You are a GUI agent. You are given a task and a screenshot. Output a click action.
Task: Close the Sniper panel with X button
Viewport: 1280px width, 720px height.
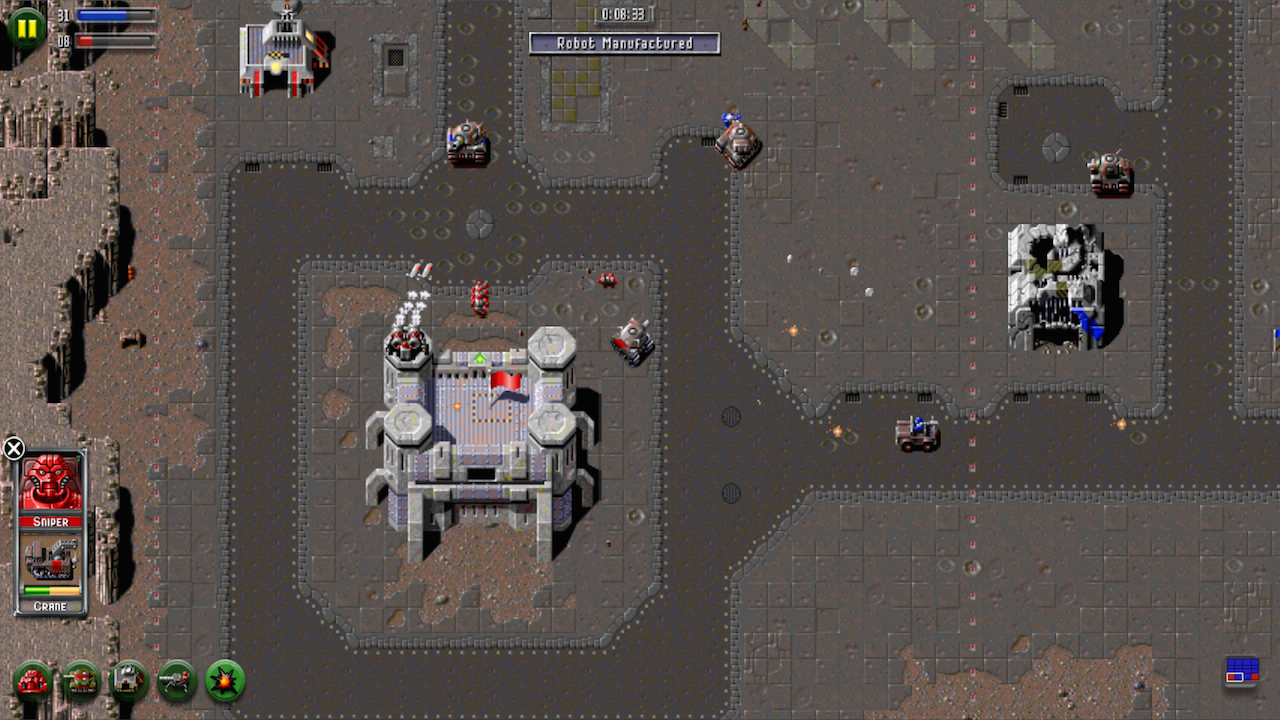coord(14,448)
